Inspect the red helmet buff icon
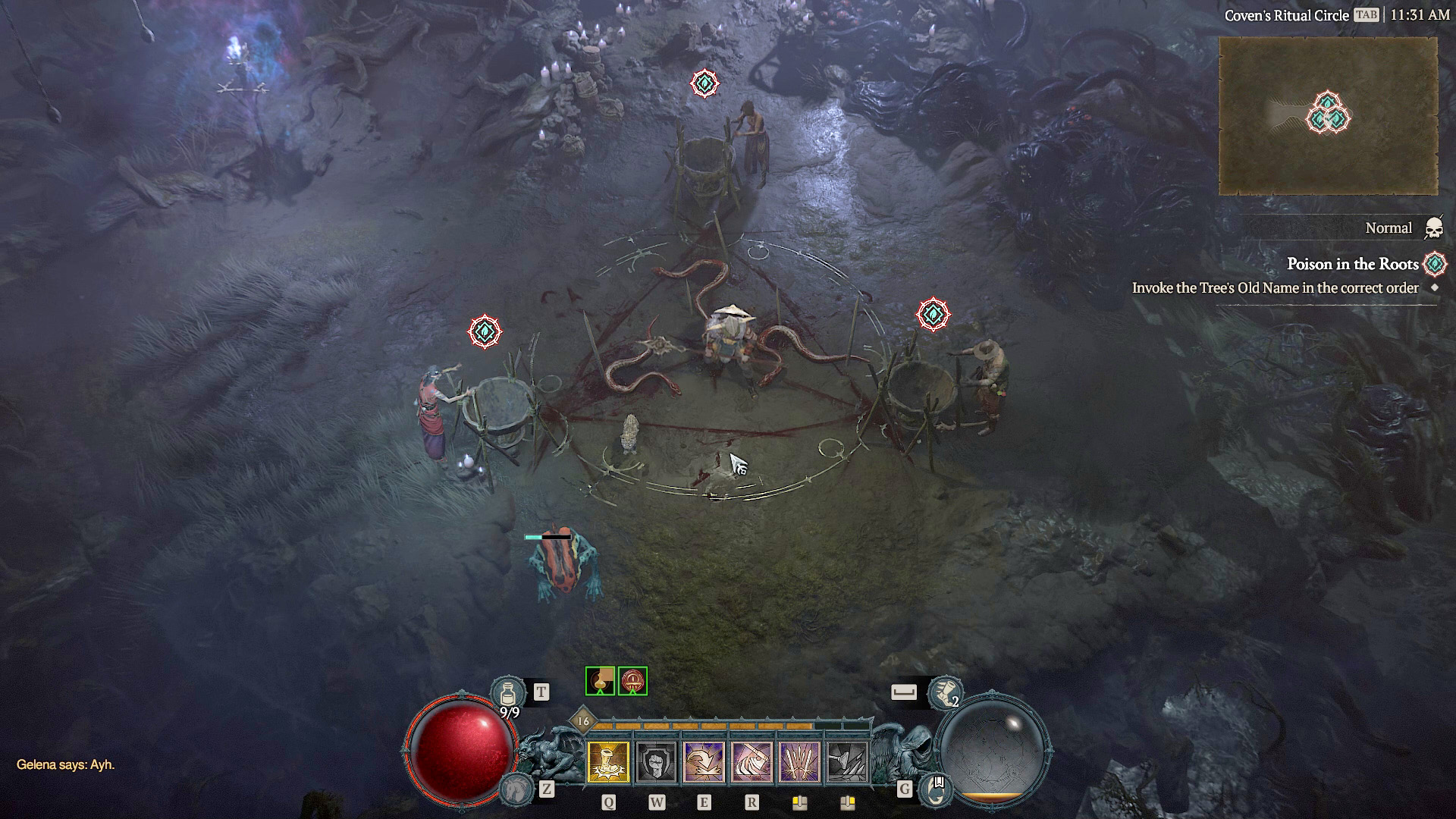The height and width of the screenshot is (819, 1456). click(x=632, y=681)
